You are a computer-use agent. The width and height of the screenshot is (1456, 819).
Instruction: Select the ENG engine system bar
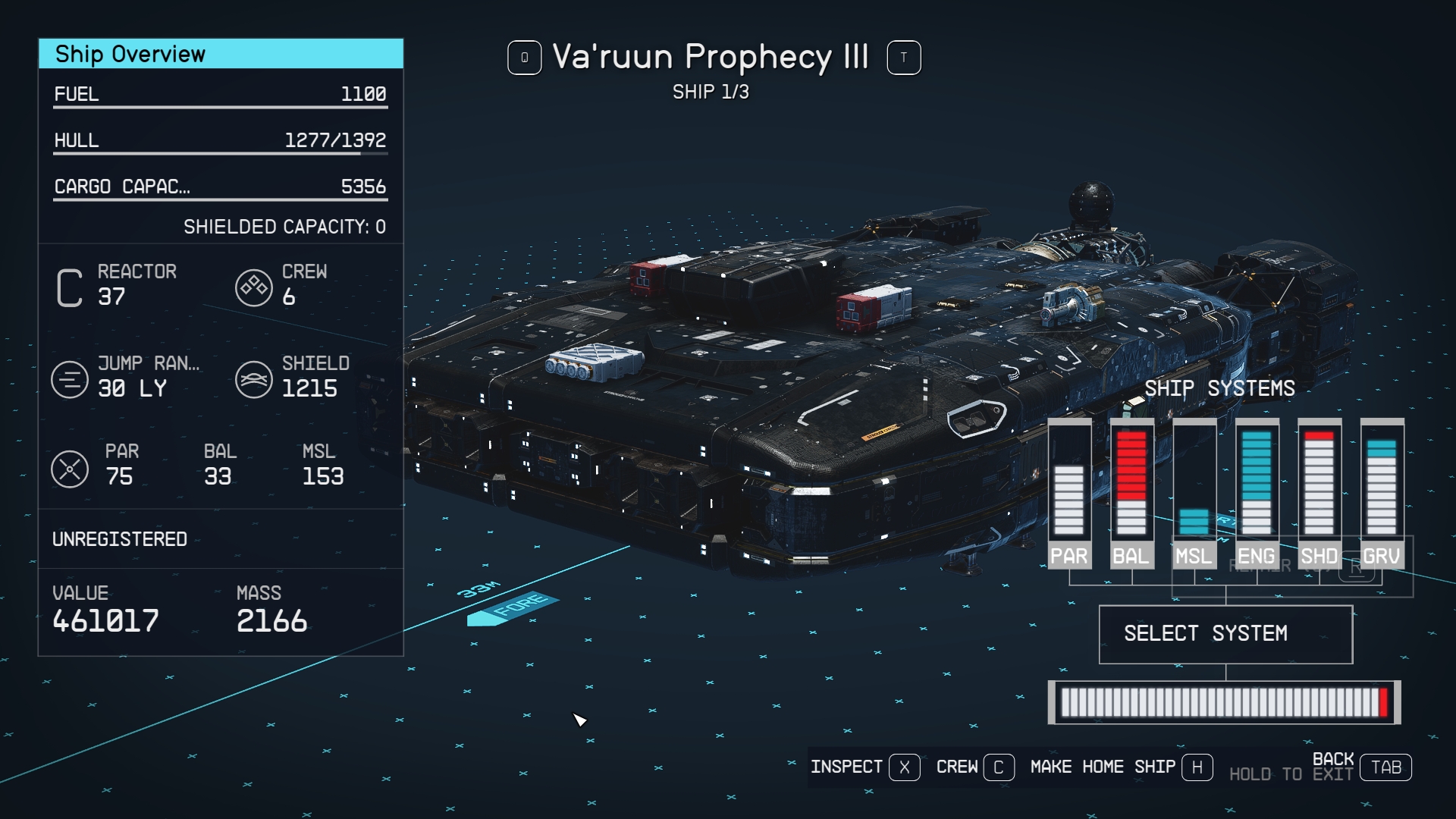pos(1257,493)
